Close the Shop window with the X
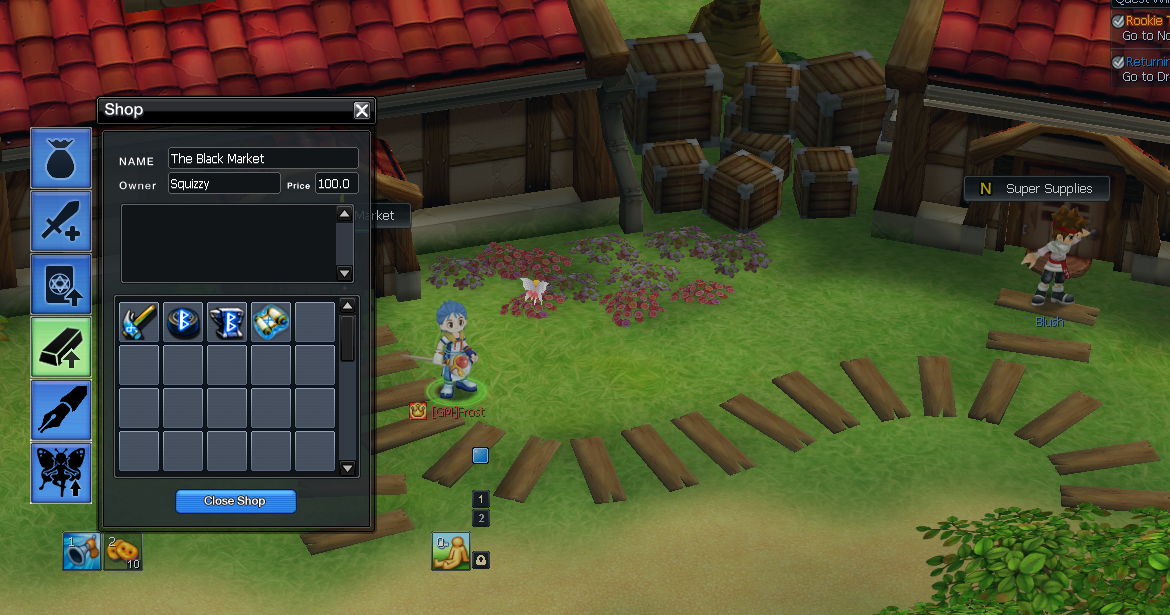Viewport: 1170px width, 615px height. coord(362,111)
